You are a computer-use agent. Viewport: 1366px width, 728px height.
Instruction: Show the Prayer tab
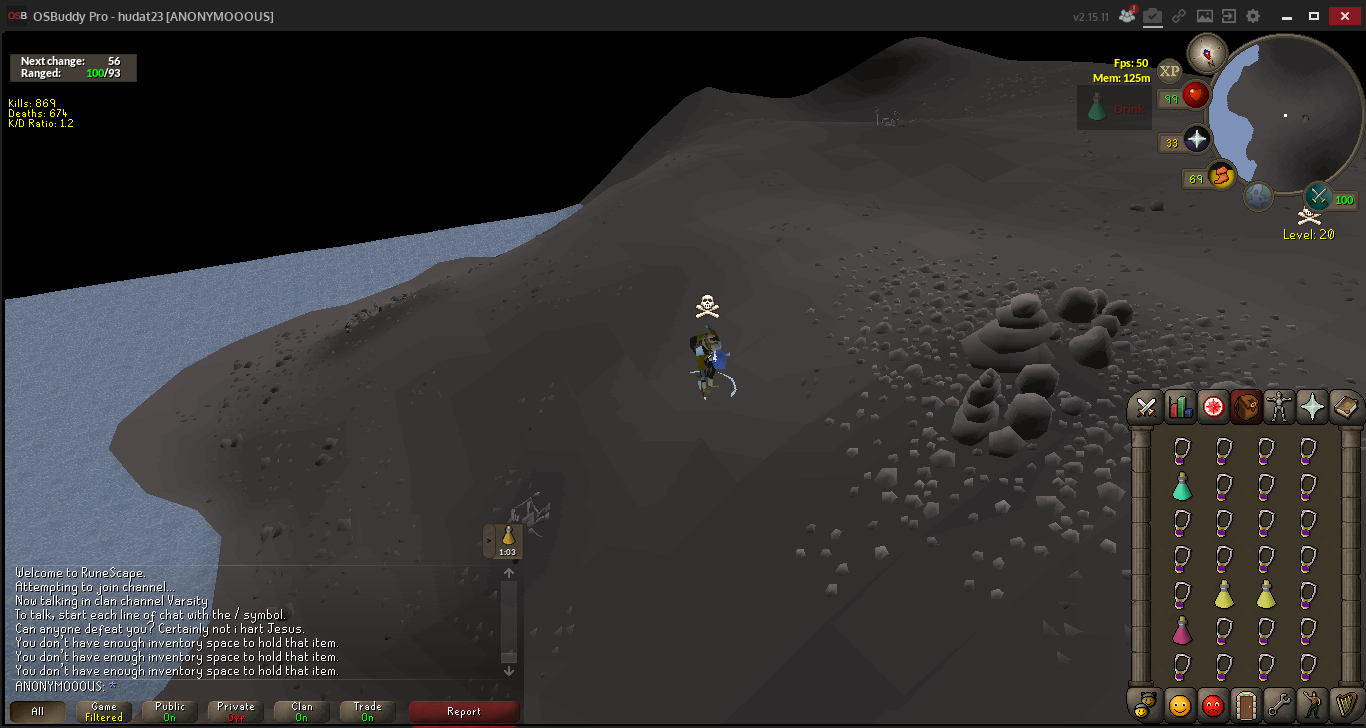tap(1312, 407)
